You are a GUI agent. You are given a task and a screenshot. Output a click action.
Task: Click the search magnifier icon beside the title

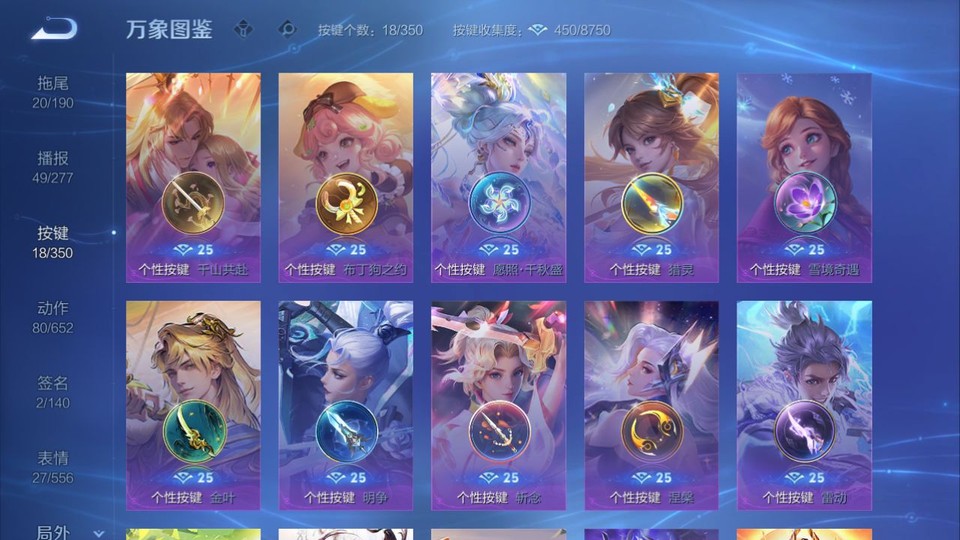tap(287, 29)
